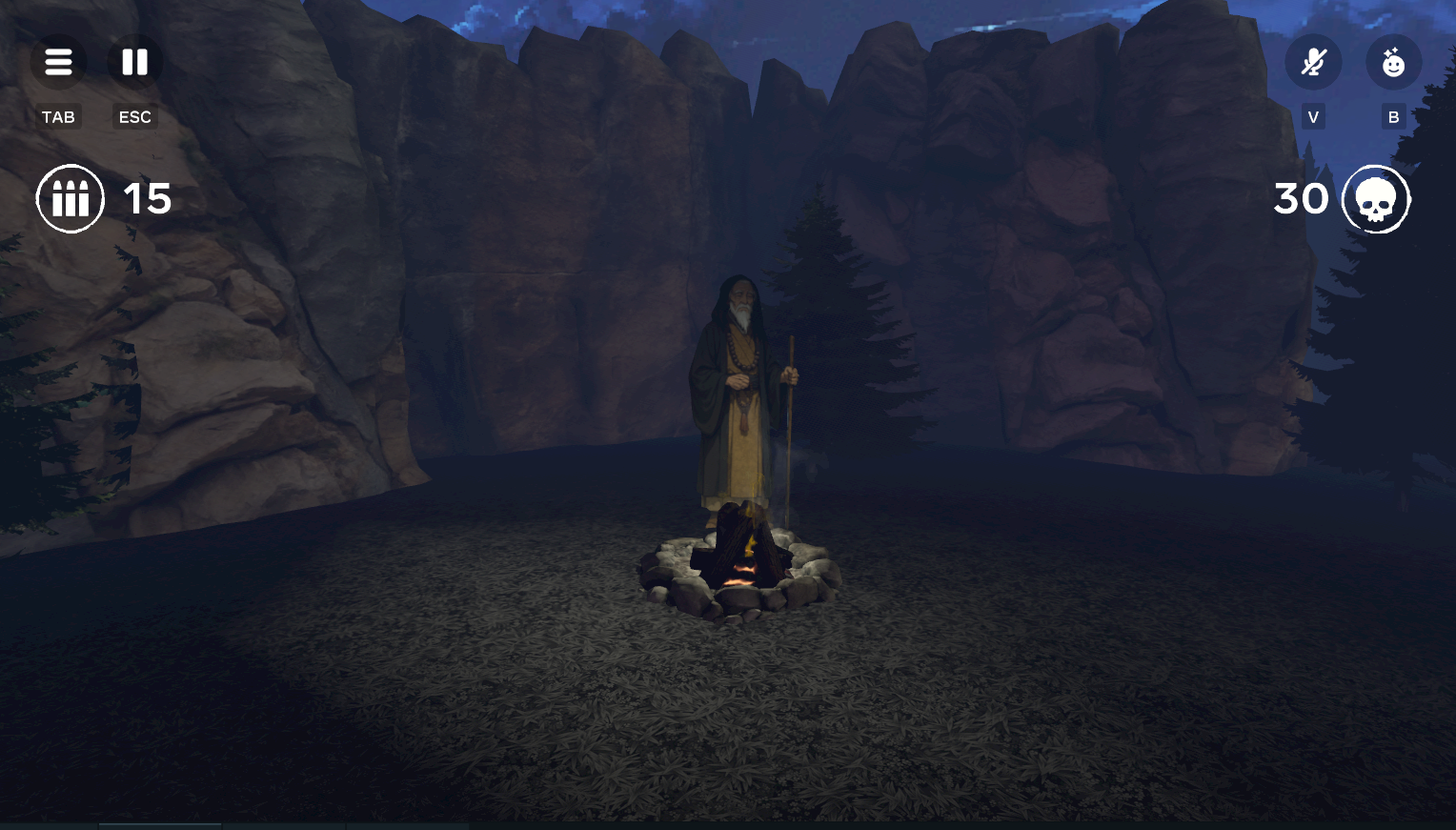
Task: Toggle the mic off indicator
Action: pyautogui.click(x=1312, y=61)
